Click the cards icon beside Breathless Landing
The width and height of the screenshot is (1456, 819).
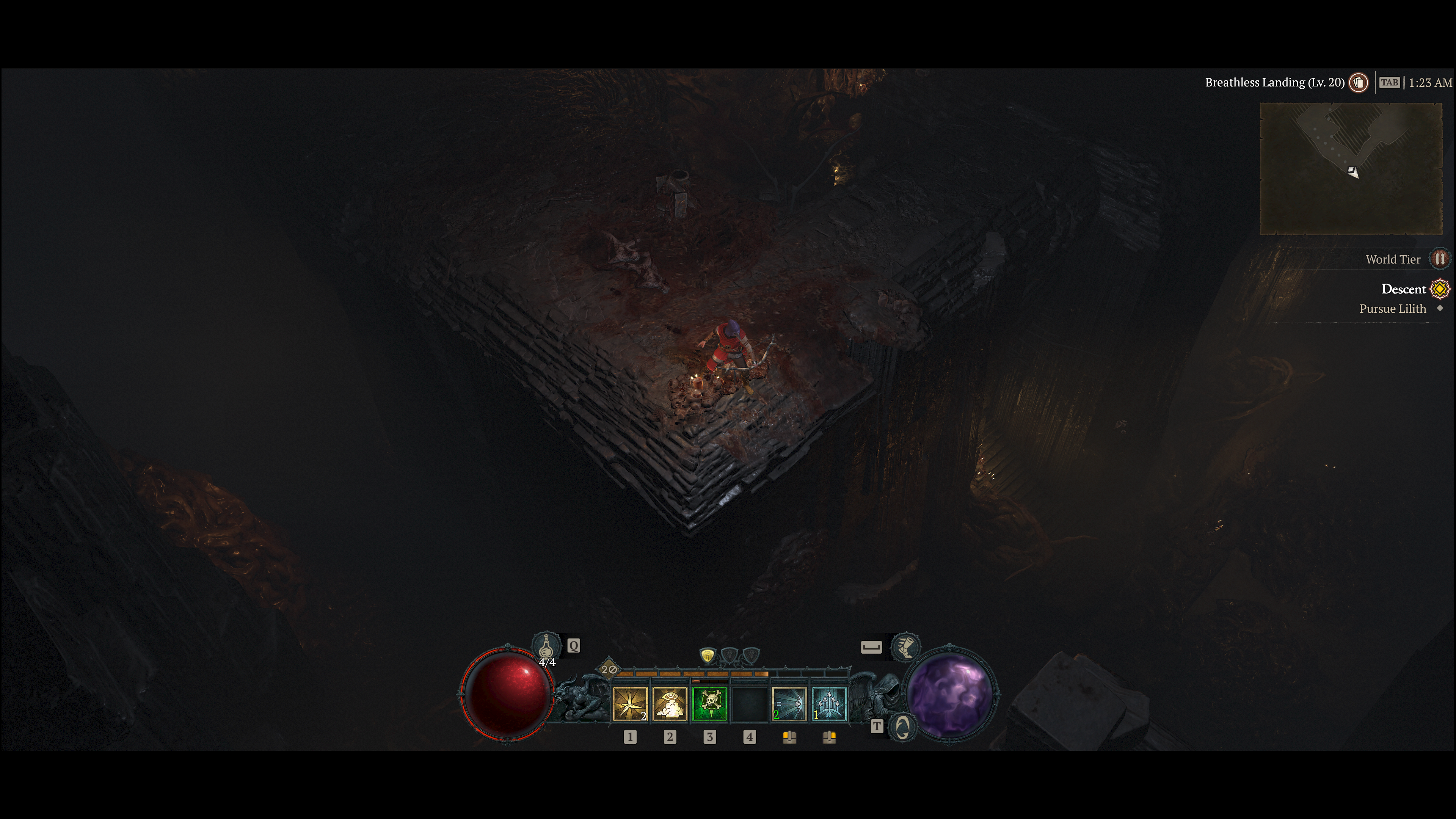point(1359,83)
